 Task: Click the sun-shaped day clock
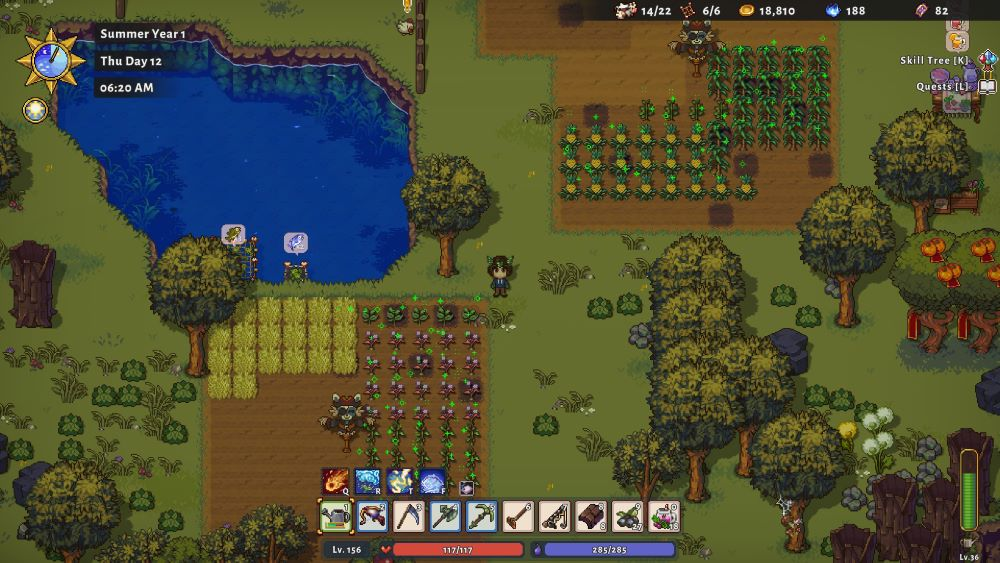(44, 60)
